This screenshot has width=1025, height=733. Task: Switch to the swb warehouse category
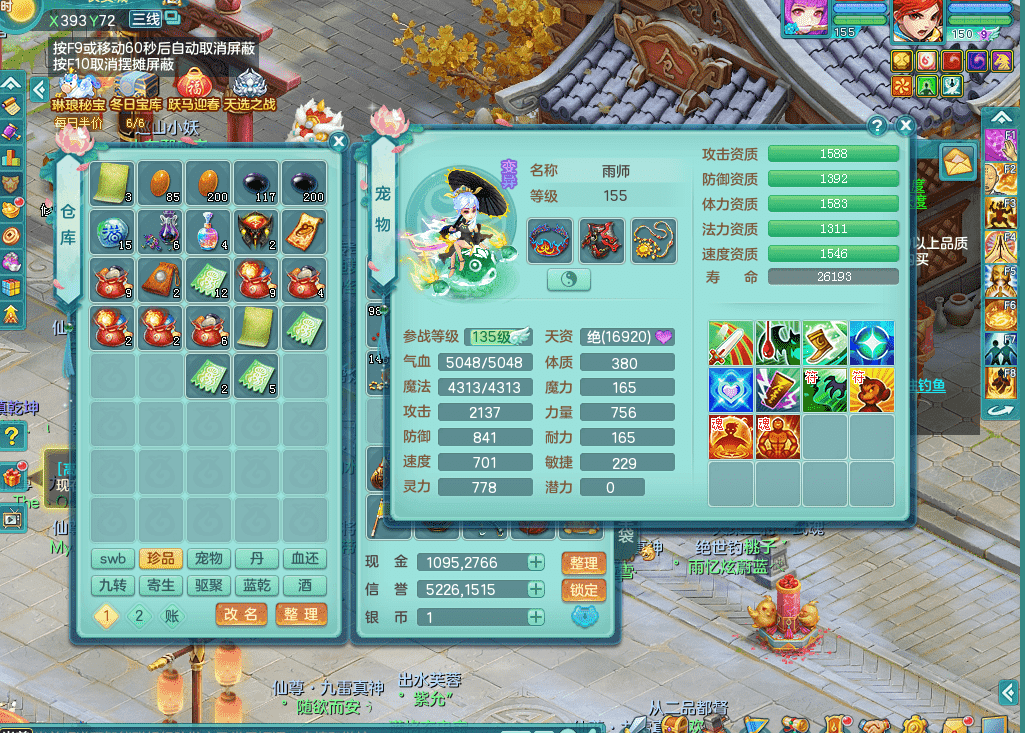coord(113,559)
